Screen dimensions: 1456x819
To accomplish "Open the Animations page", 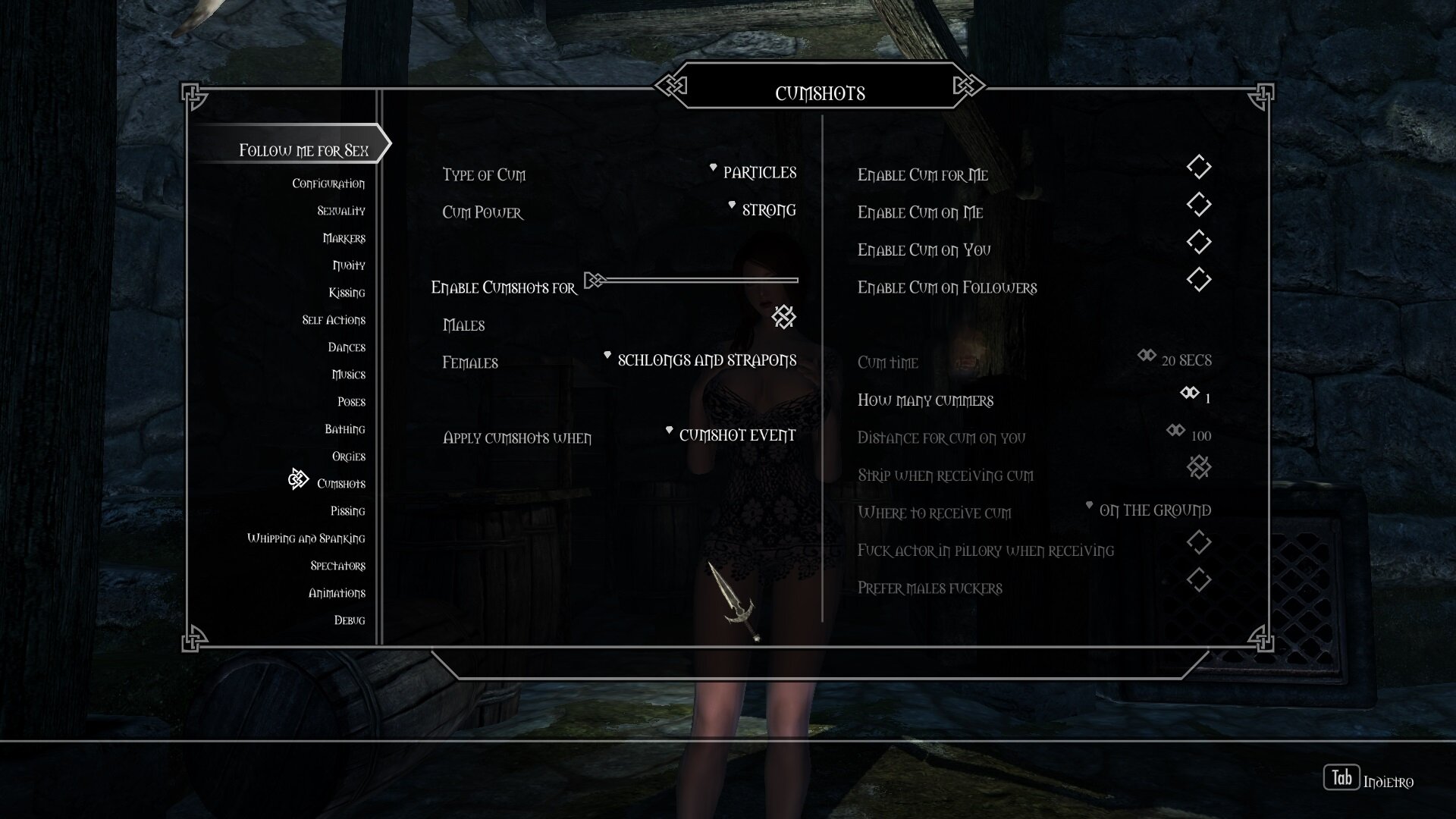I will pyautogui.click(x=337, y=593).
